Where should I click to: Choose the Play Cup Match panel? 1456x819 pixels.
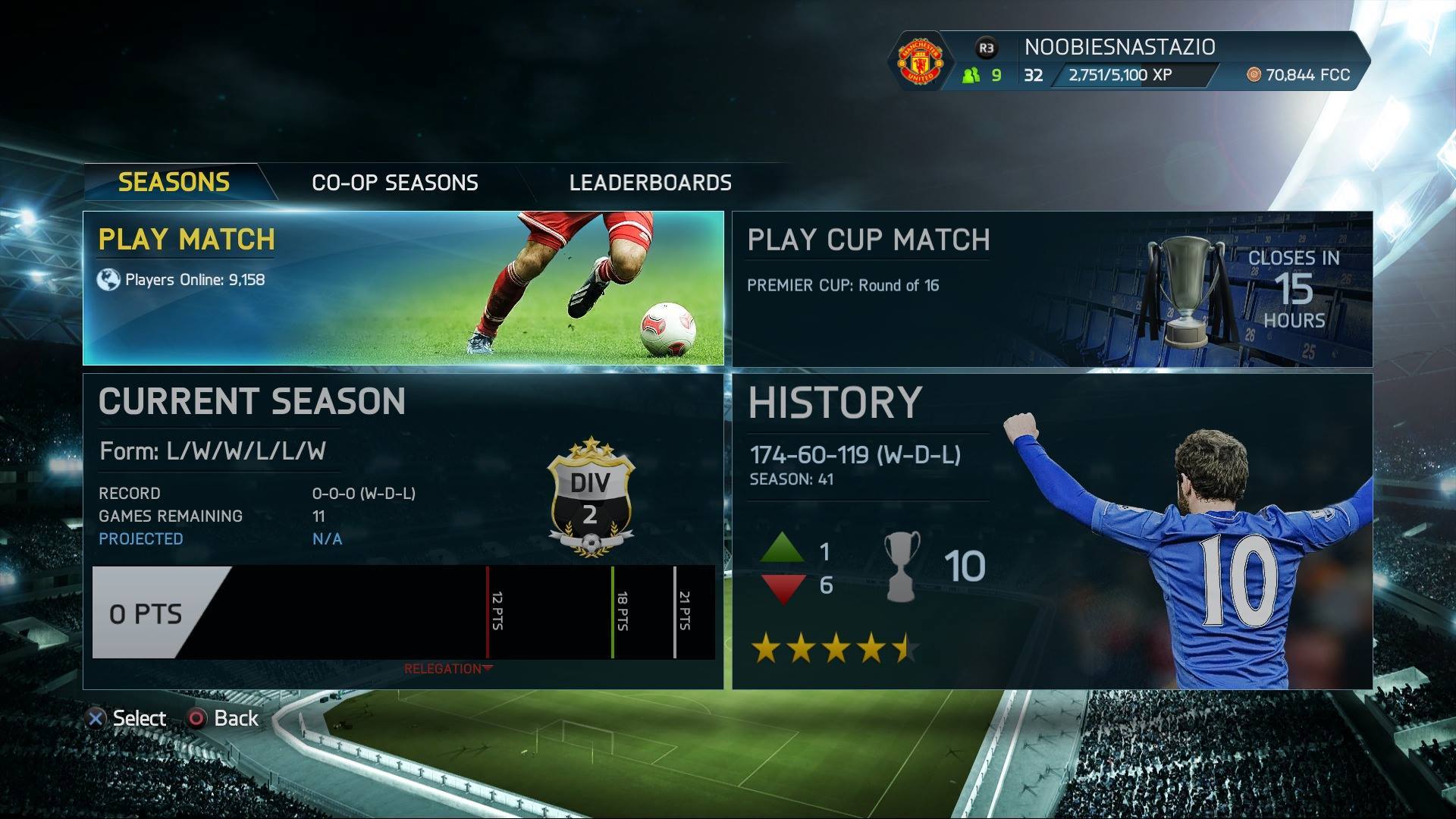[x=1052, y=289]
